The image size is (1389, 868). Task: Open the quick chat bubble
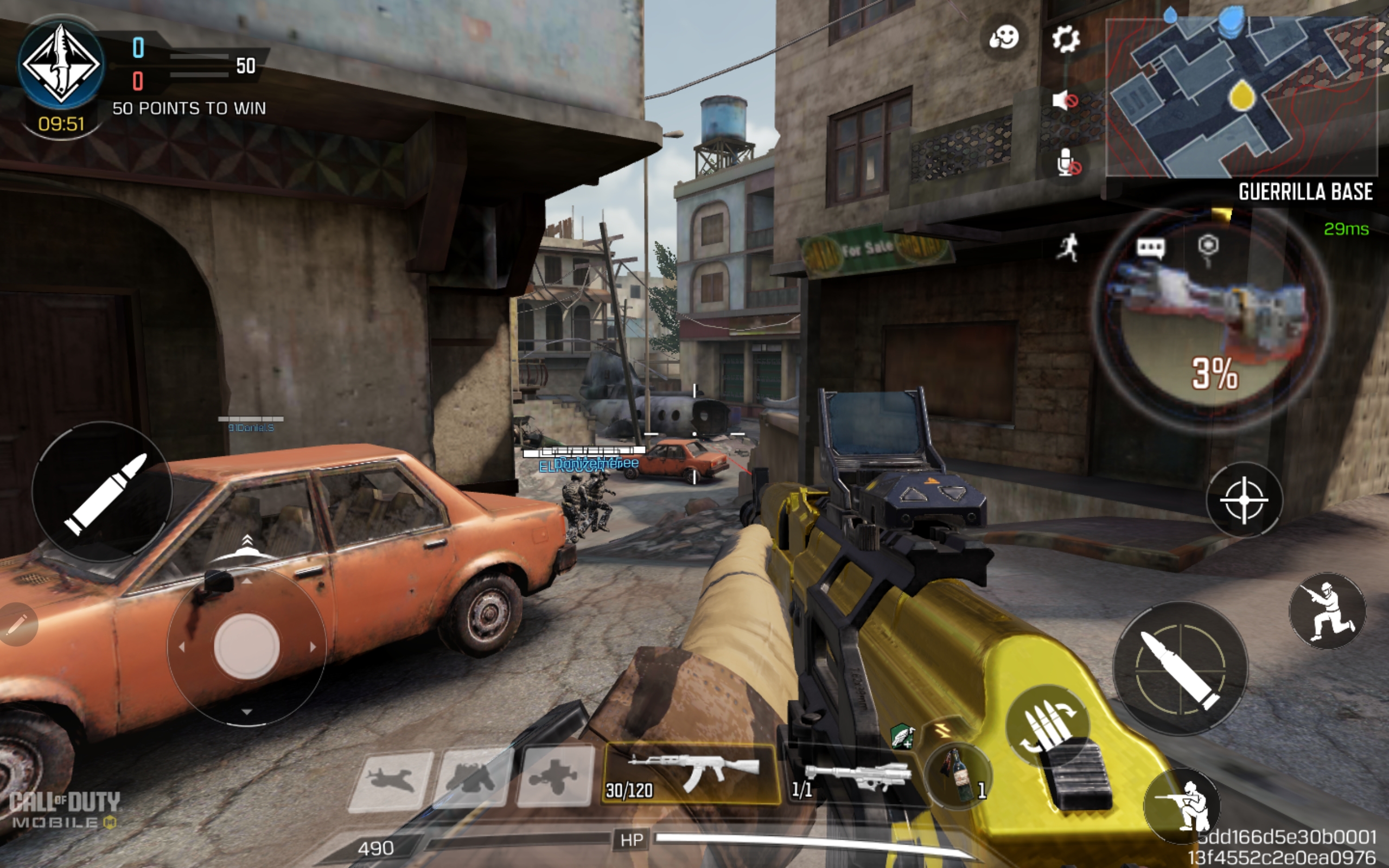[x=1150, y=248]
